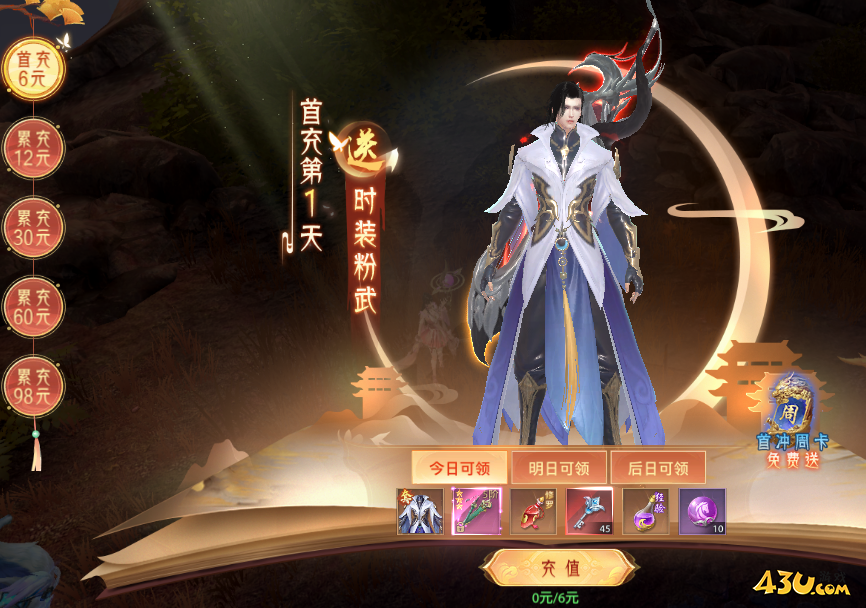The image size is (866, 608).
Task: Inspect the white robe costume reward
Action: click(x=420, y=512)
